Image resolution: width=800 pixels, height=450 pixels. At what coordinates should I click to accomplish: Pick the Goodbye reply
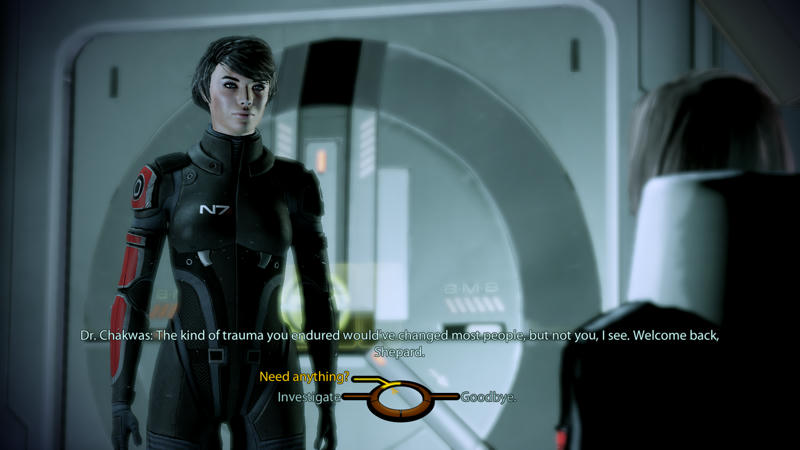(x=488, y=397)
